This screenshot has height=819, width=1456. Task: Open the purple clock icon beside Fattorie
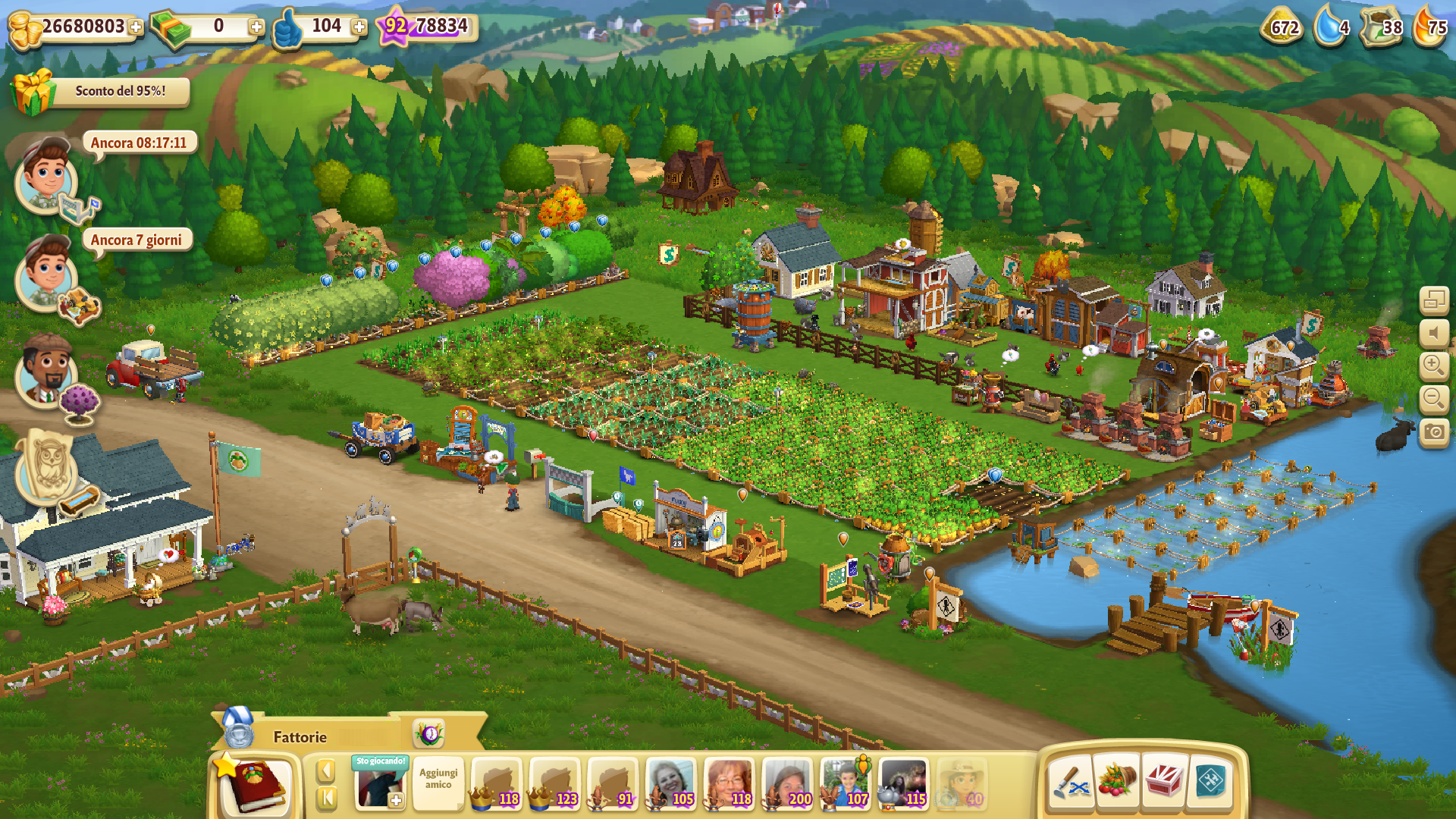pos(429,734)
